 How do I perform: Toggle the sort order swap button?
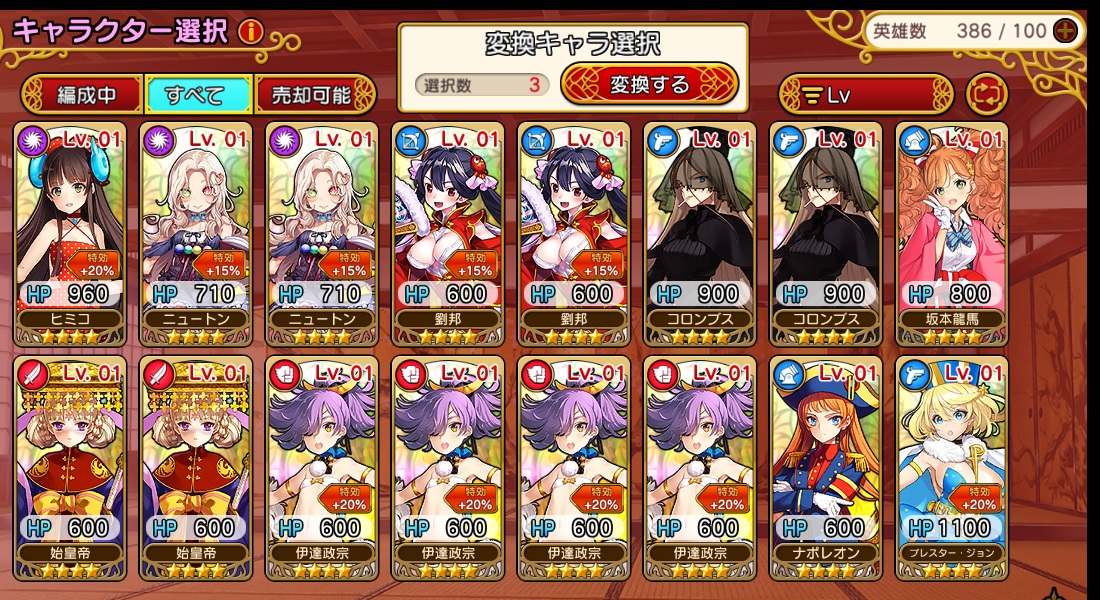click(x=987, y=95)
